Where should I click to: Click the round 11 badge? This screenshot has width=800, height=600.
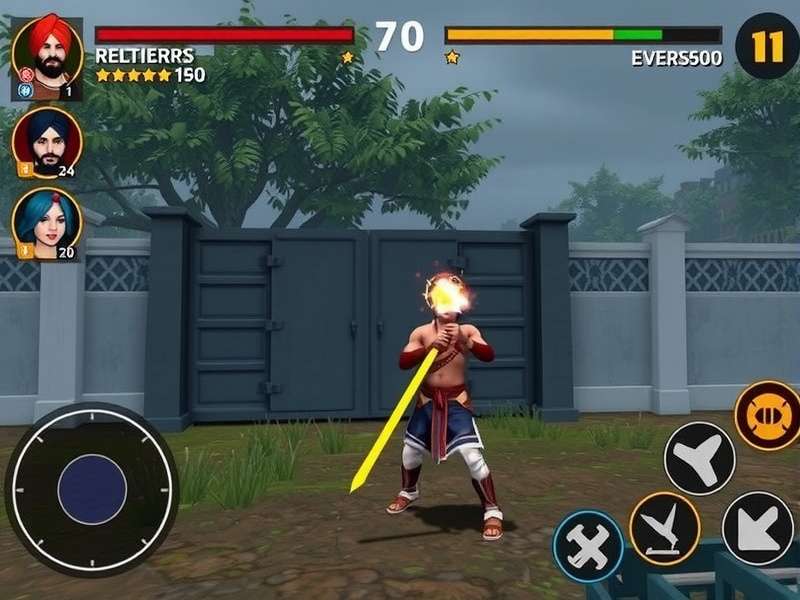coord(767,46)
